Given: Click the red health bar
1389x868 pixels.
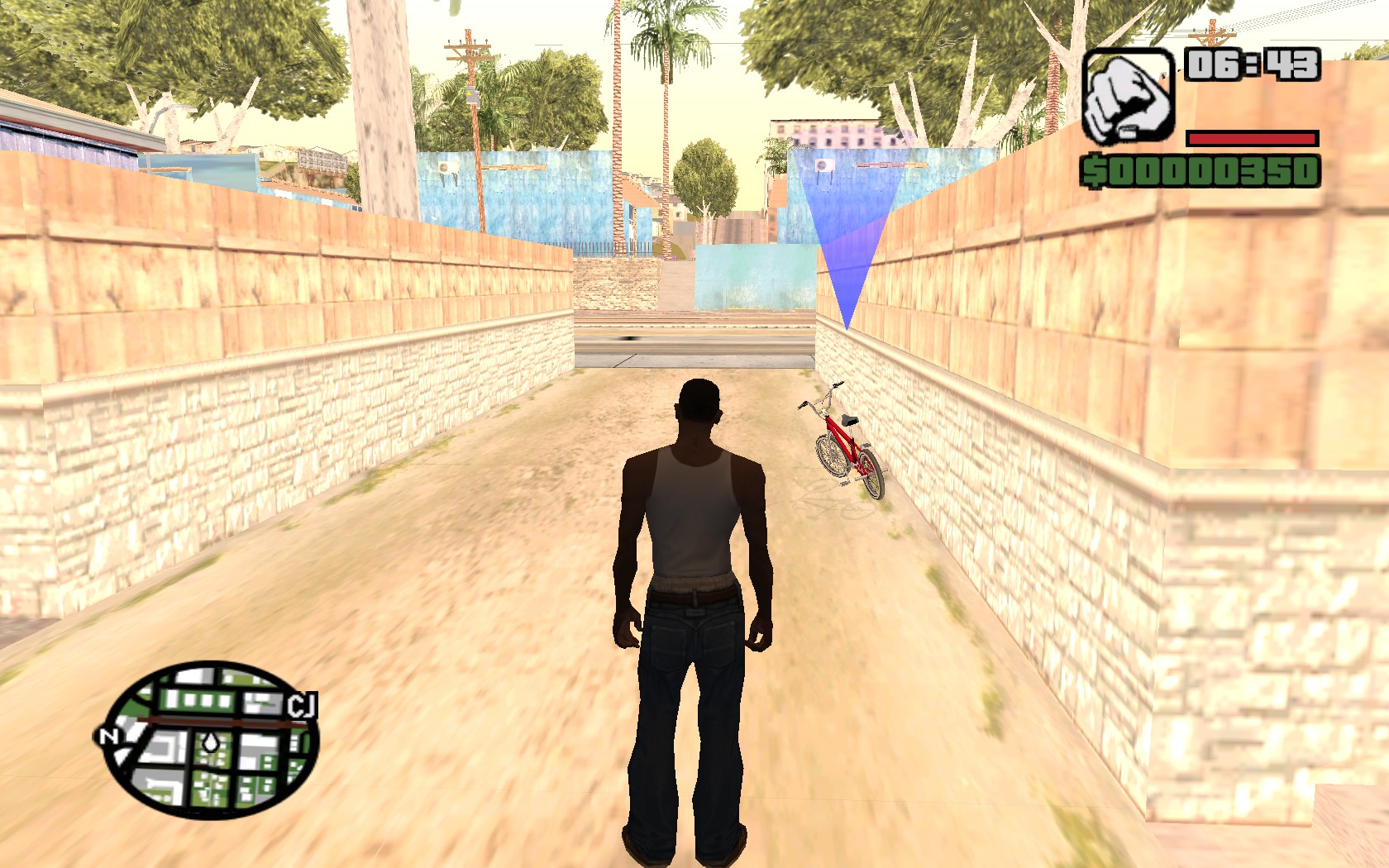Looking at the screenshot, I should (1250, 138).
